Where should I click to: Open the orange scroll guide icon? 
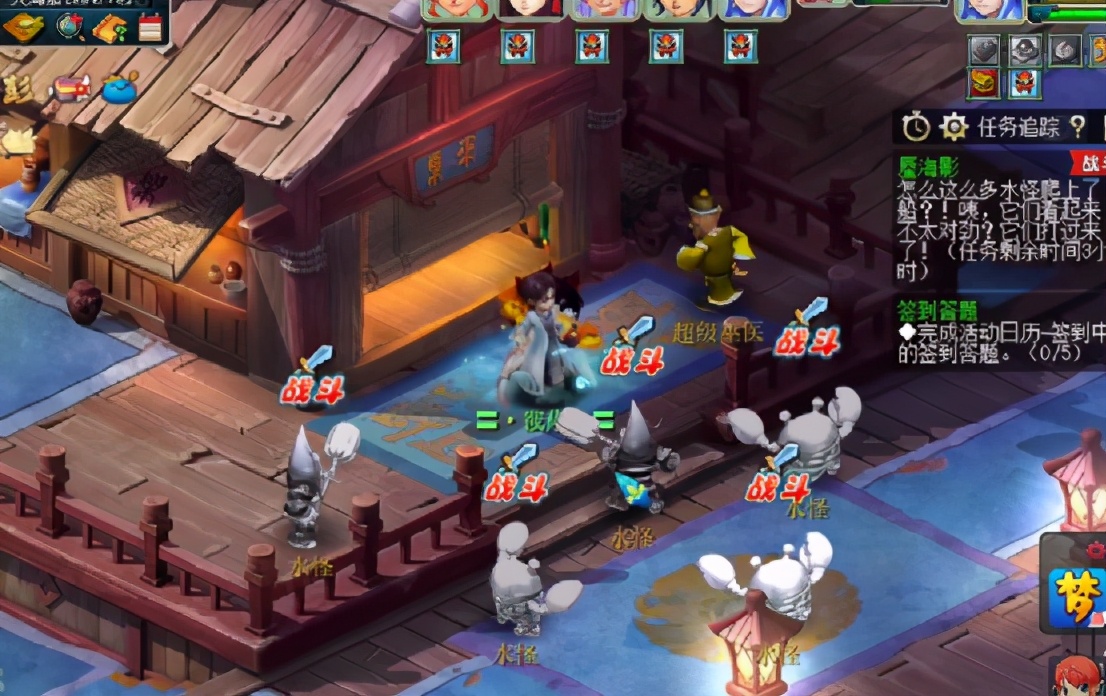[x=109, y=28]
